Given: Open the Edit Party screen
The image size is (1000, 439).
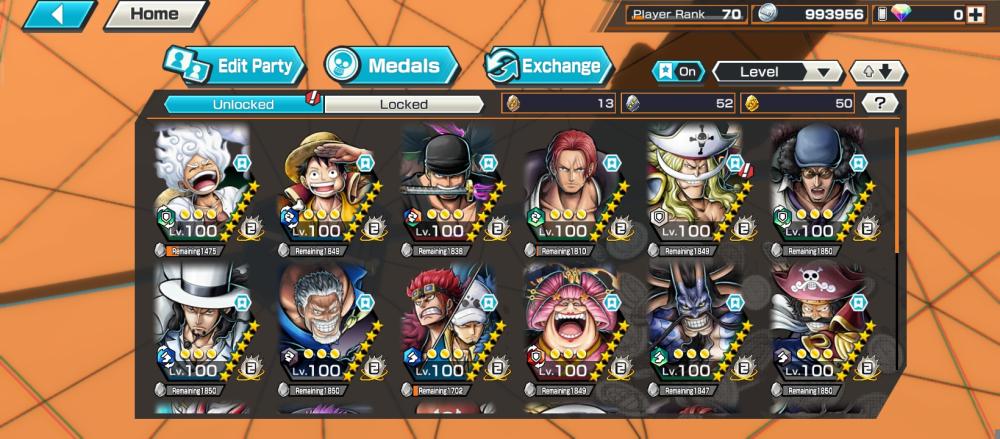Looking at the screenshot, I should tap(234, 67).
